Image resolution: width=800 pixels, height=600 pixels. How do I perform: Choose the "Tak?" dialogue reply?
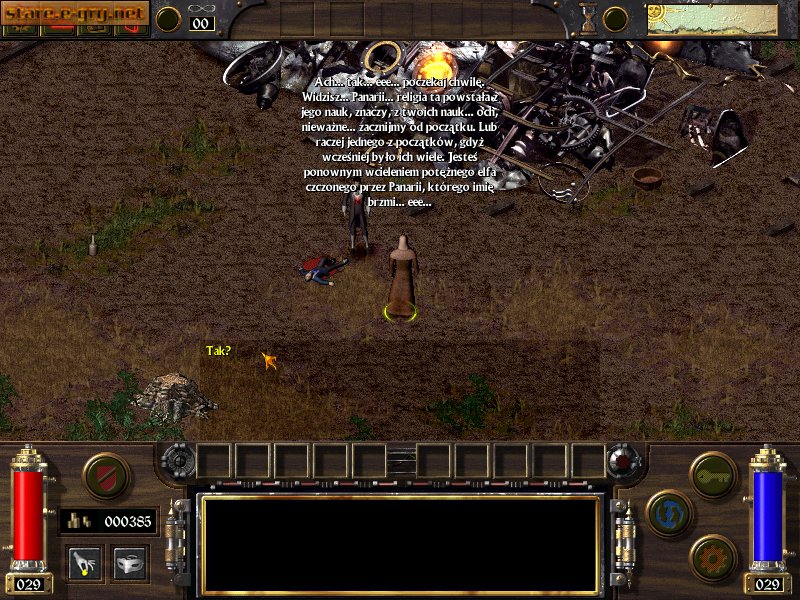pos(218,351)
